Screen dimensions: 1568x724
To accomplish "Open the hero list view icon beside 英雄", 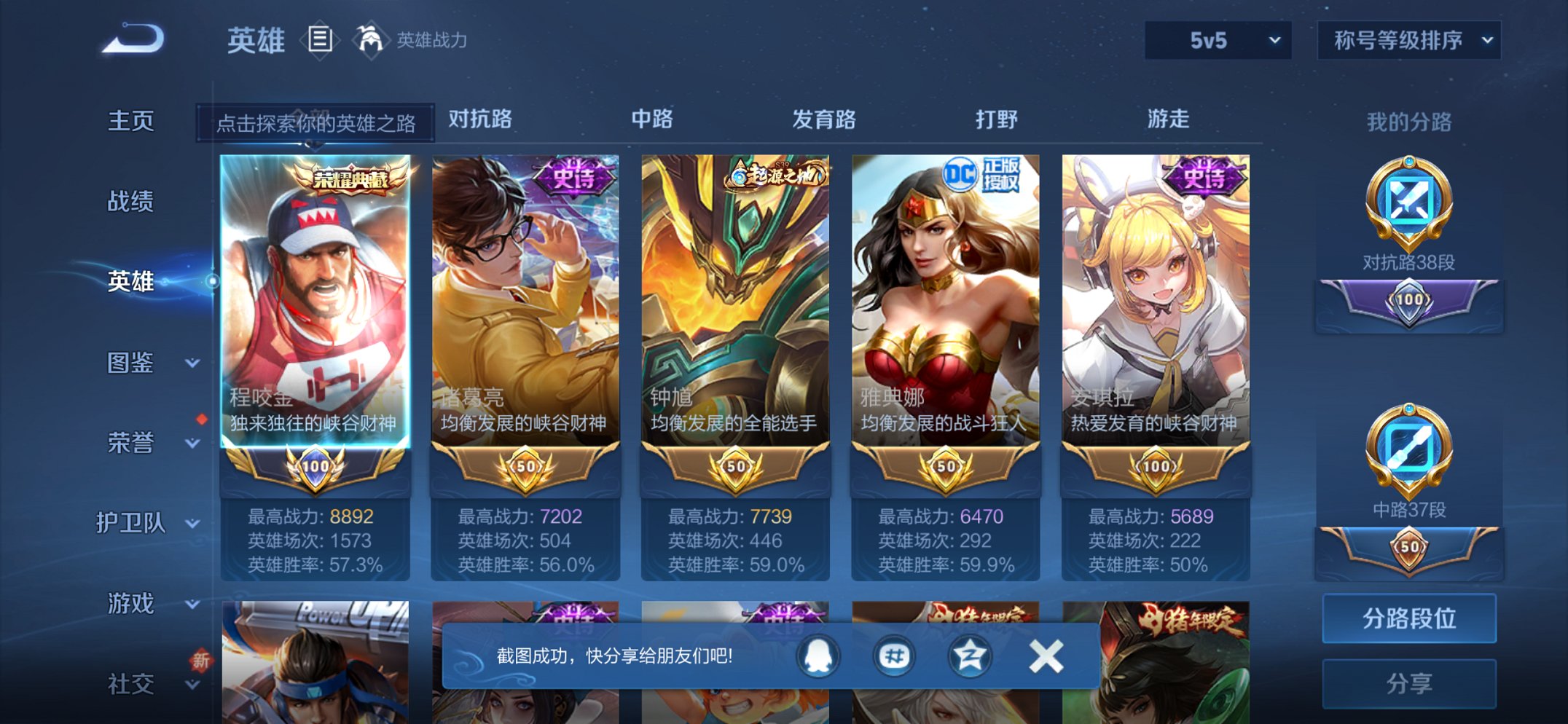I will (321, 42).
